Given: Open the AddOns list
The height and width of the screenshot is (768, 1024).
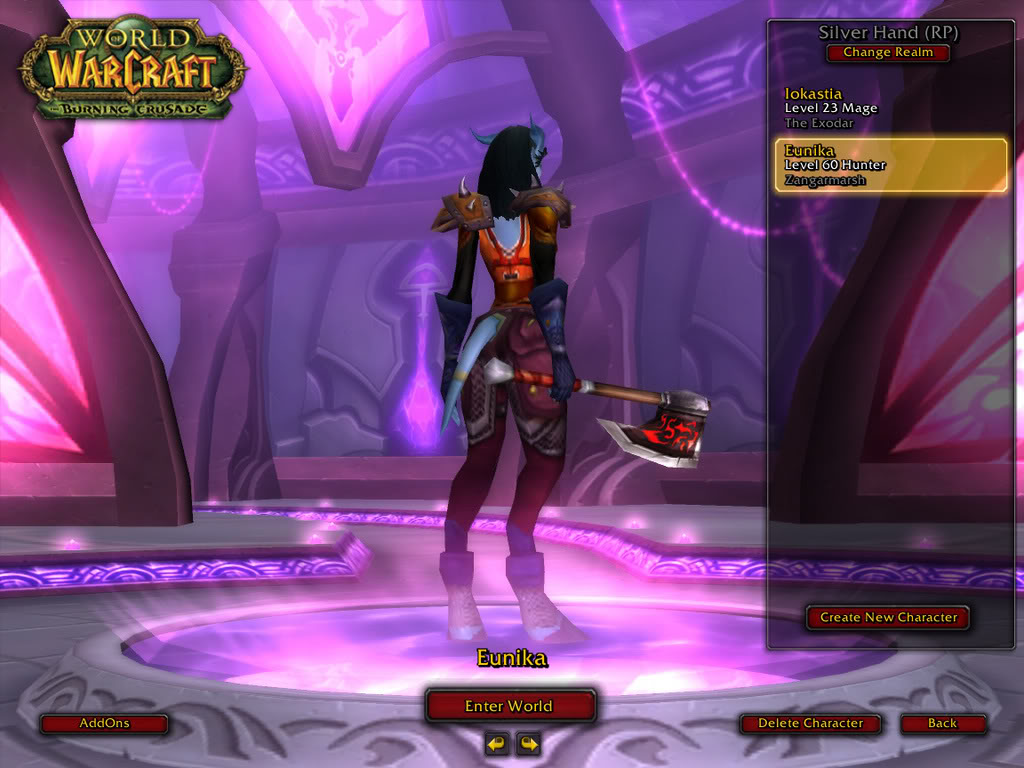Looking at the screenshot, I should [104, 723].
